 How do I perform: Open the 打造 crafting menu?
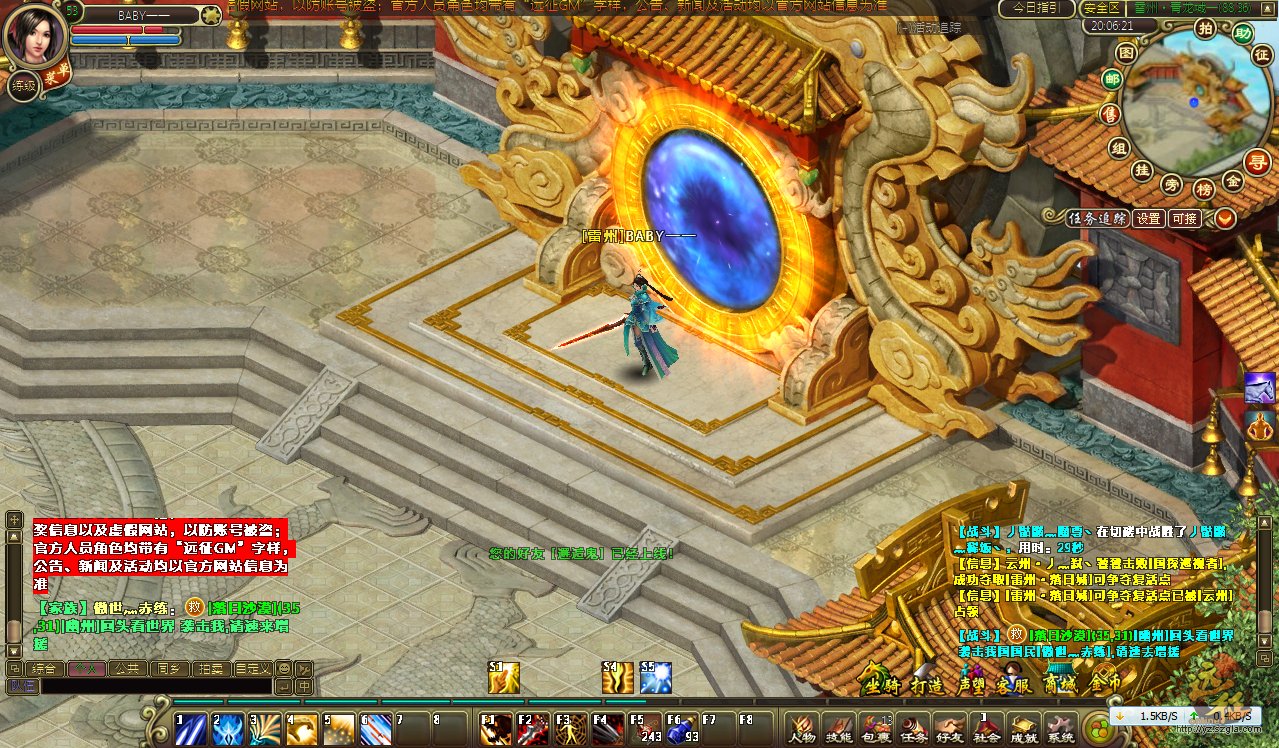[926, 685]
